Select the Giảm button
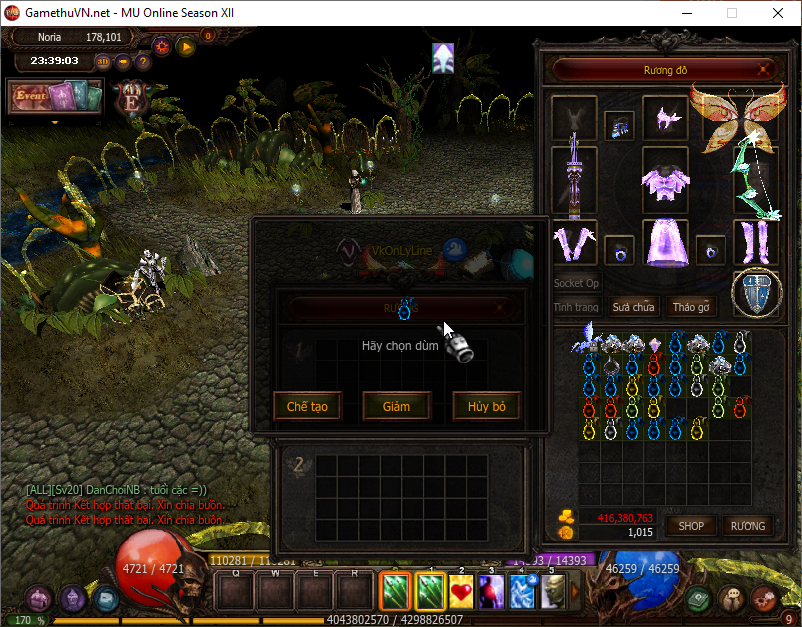This screenshot has width=802, height=627. pyautogui.click(x=396, y=406)
